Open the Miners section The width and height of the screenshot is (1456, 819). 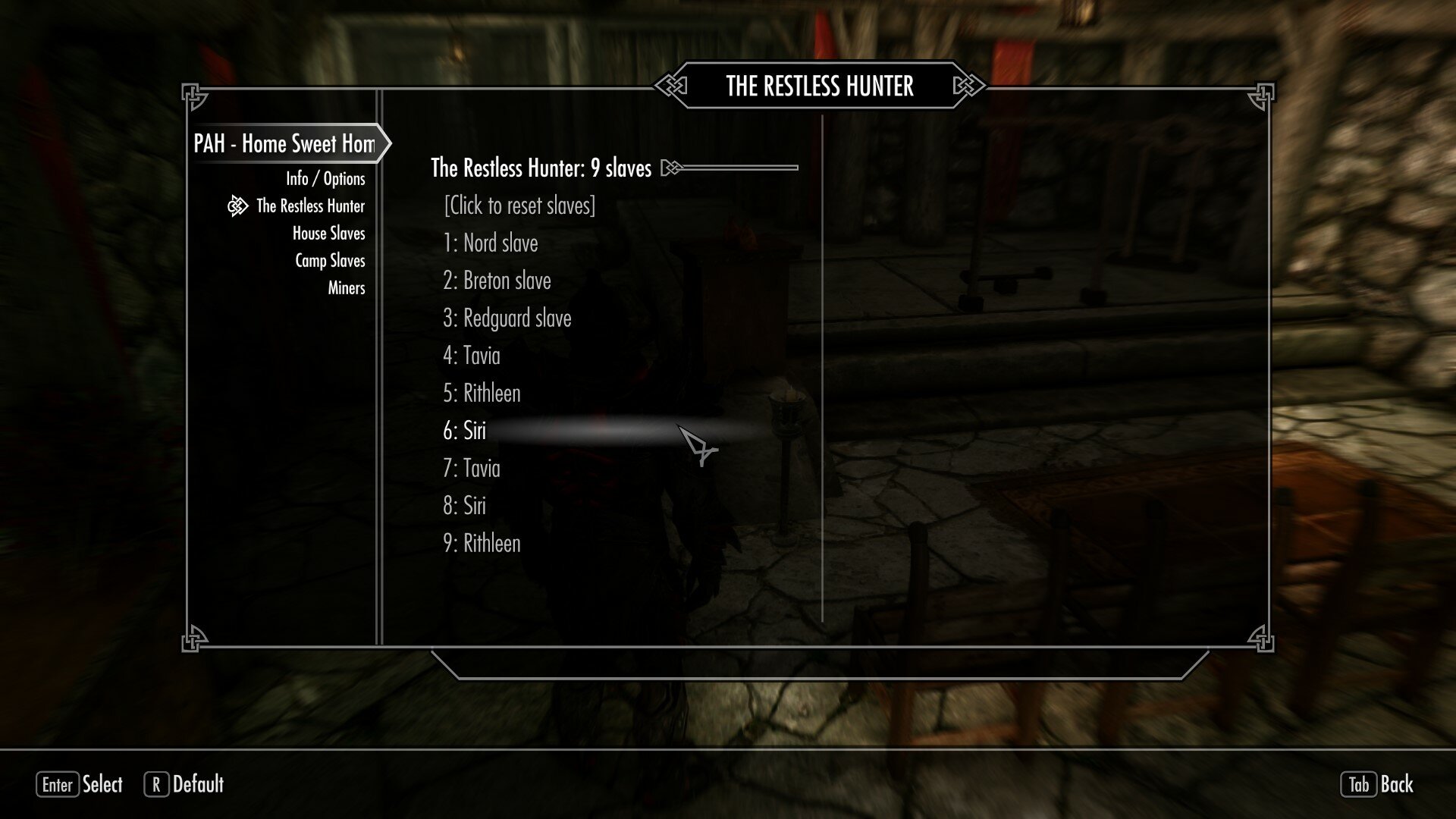346,288
